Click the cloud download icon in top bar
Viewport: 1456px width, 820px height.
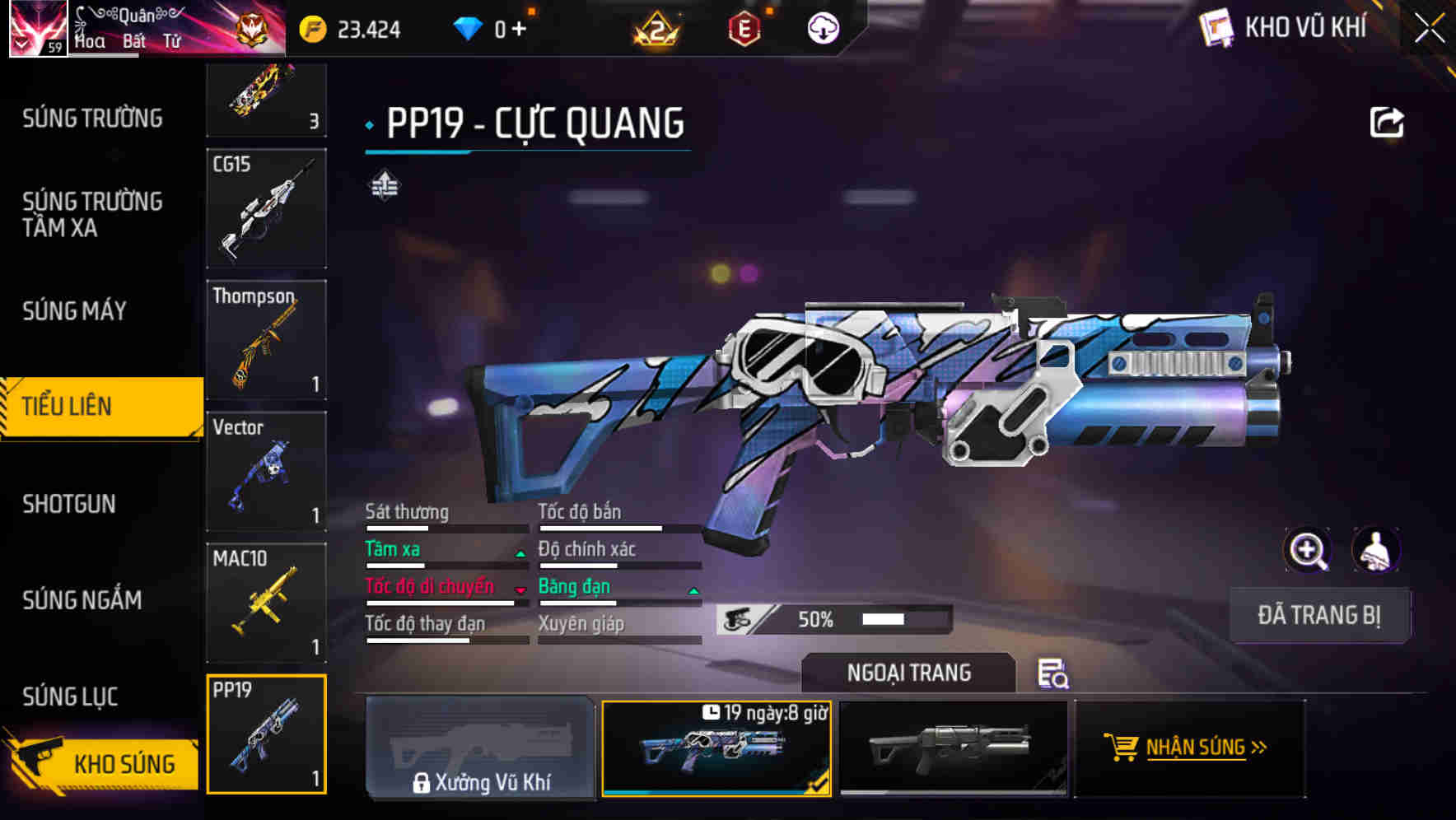click(x=822, y=26)
